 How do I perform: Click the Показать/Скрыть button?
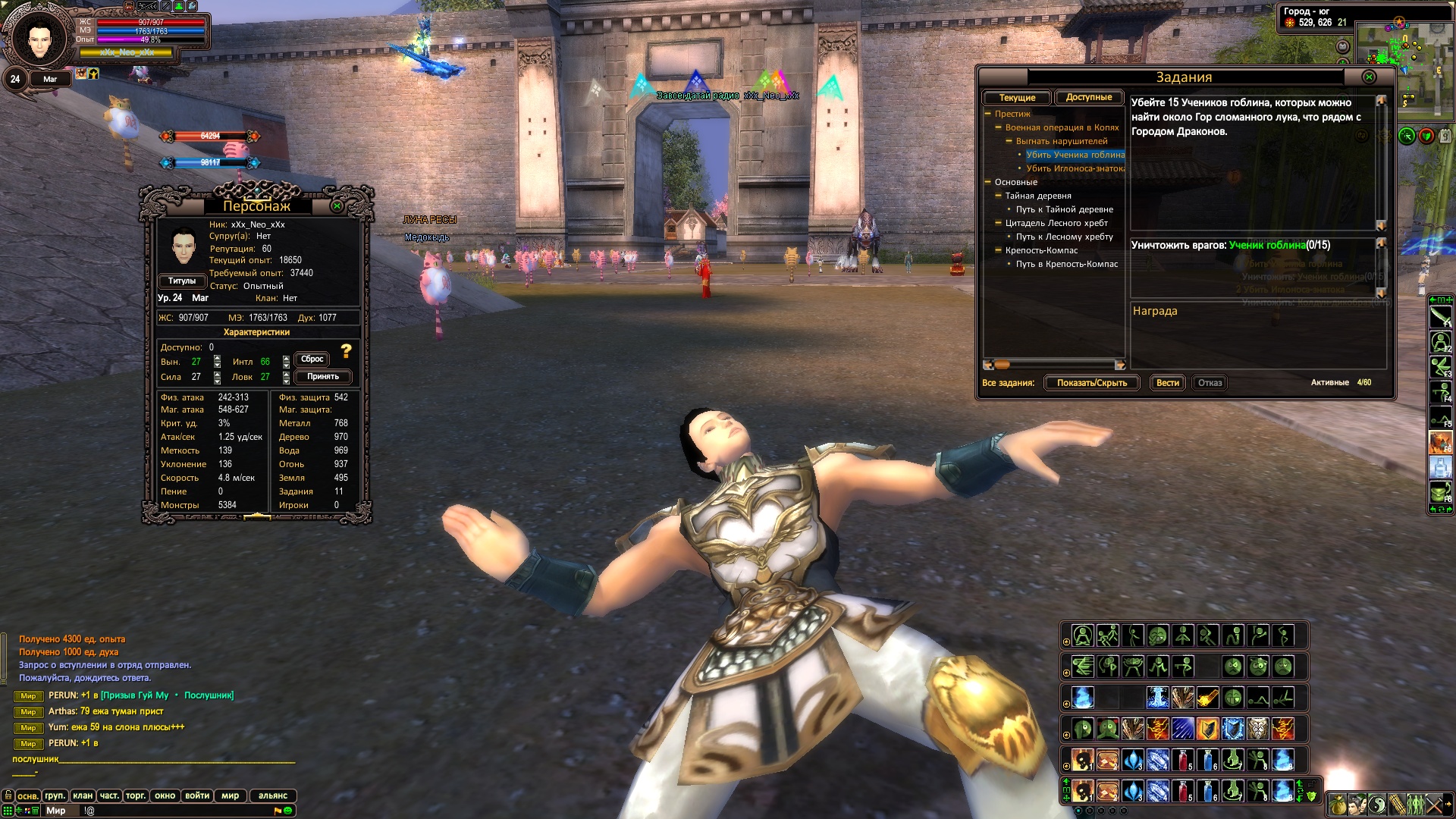click(x=1091, y=383)
